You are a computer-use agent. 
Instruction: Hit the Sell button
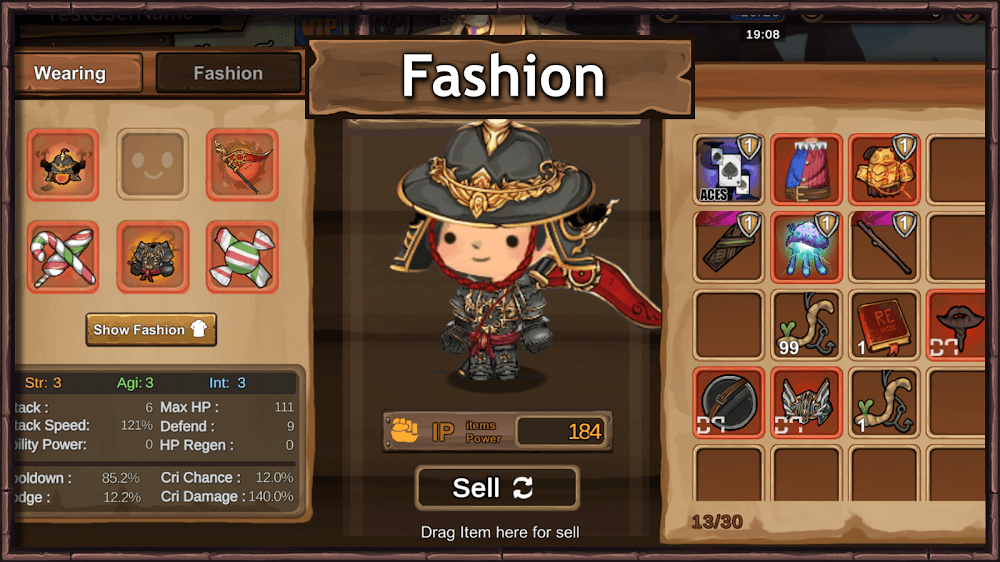(497, 488)
